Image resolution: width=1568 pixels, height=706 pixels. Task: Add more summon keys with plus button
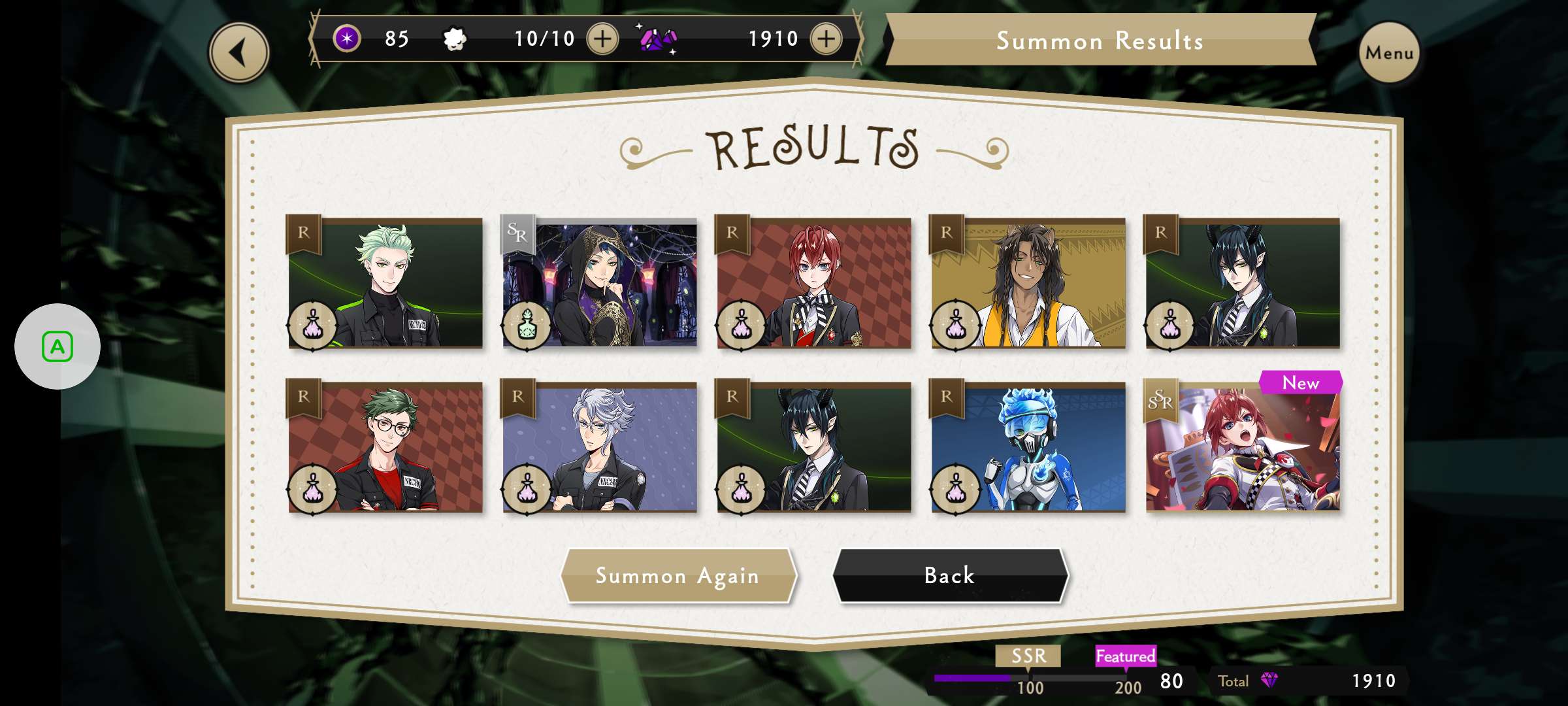point(602,39)
